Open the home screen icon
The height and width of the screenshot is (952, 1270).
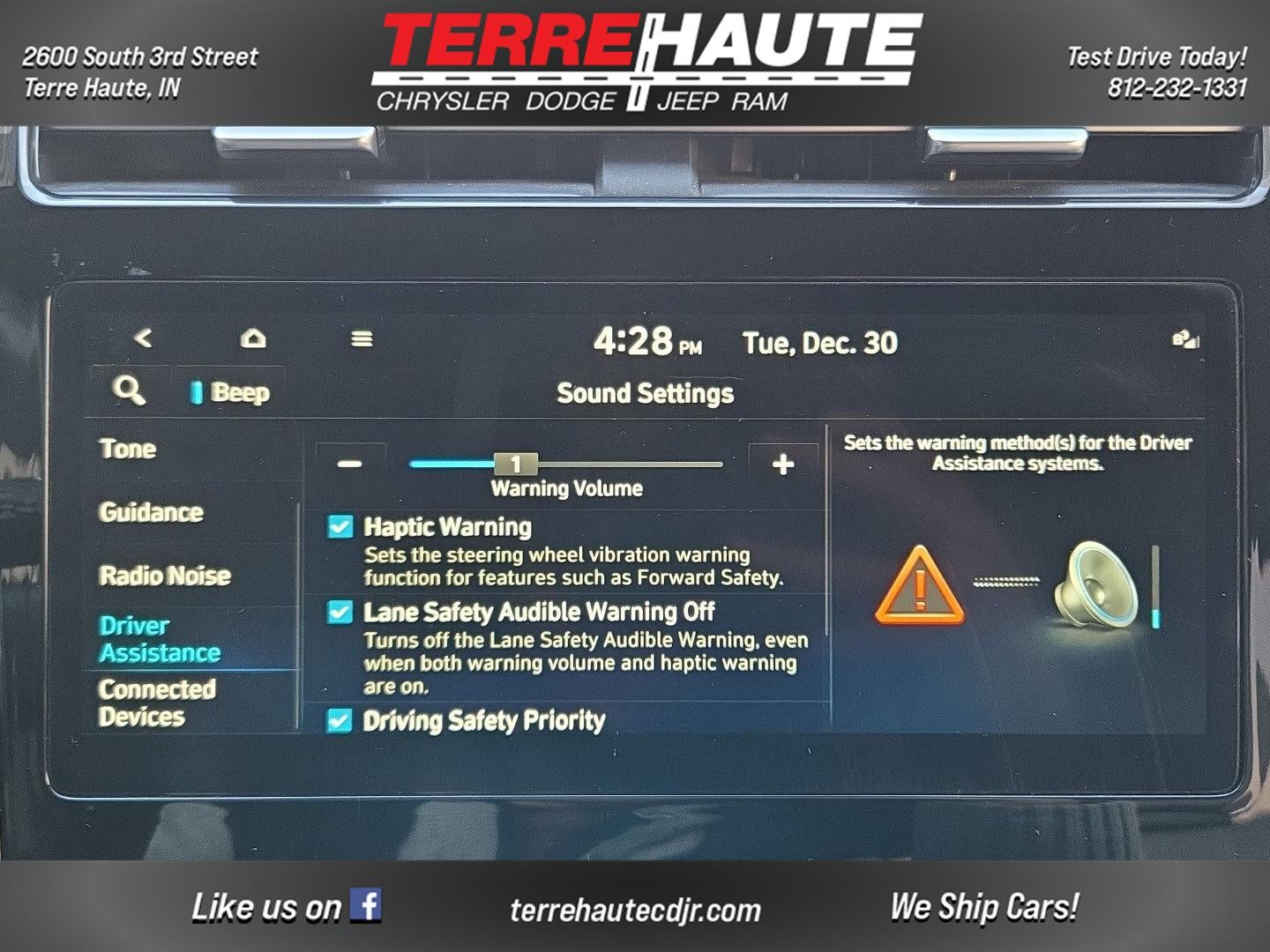click(x=253, y=337)
